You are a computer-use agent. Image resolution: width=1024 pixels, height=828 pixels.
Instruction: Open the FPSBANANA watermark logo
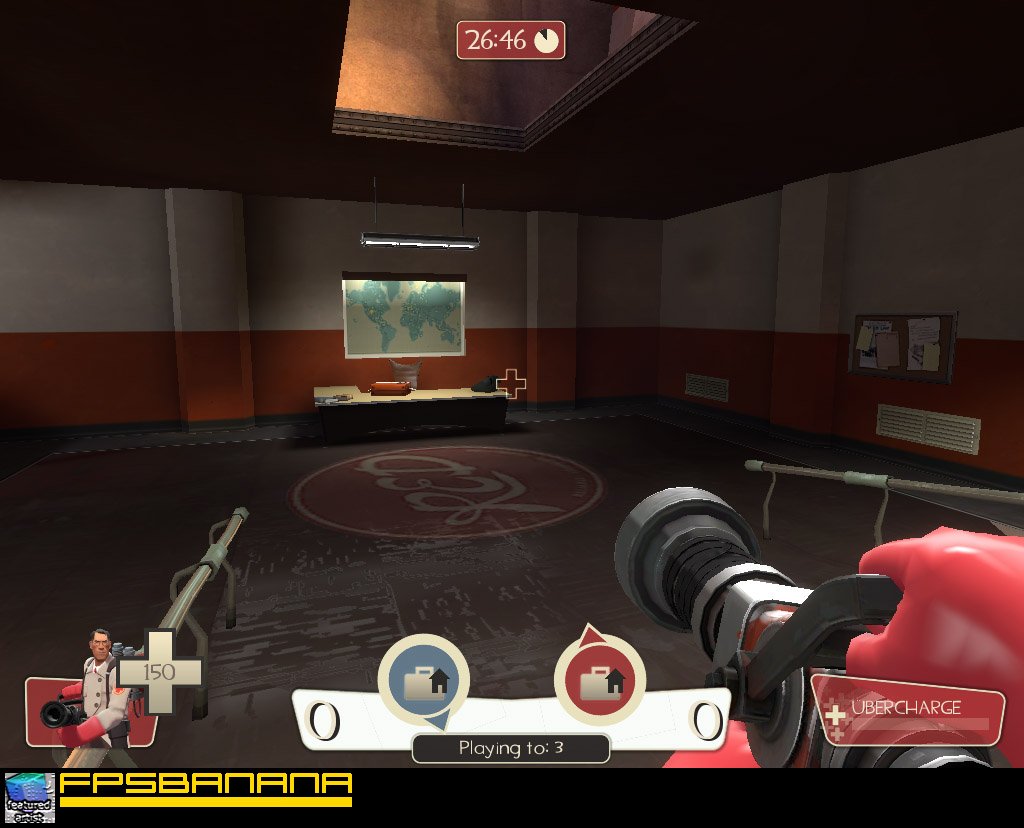[x=205, y=786]
